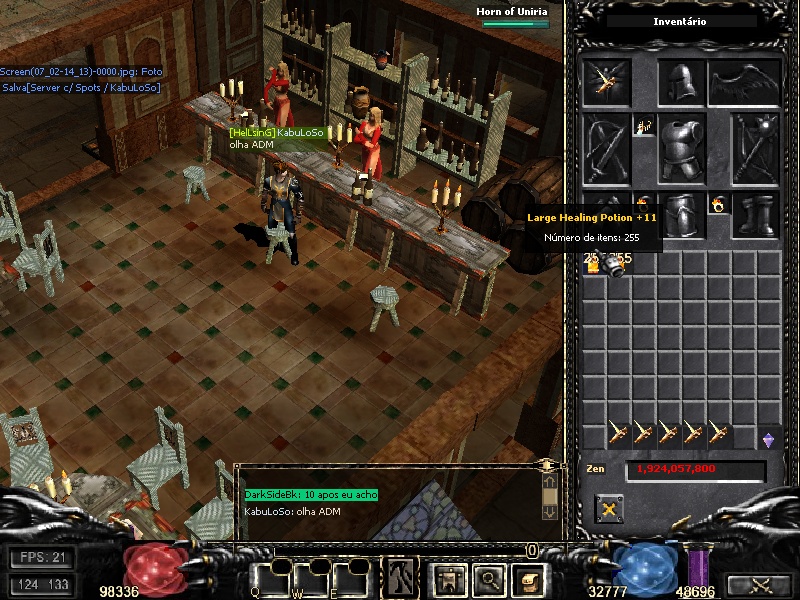Click the empty wings equipment slot
This screenshot has height=600, width=800.
pyautogui.click(x=744, y=83)
